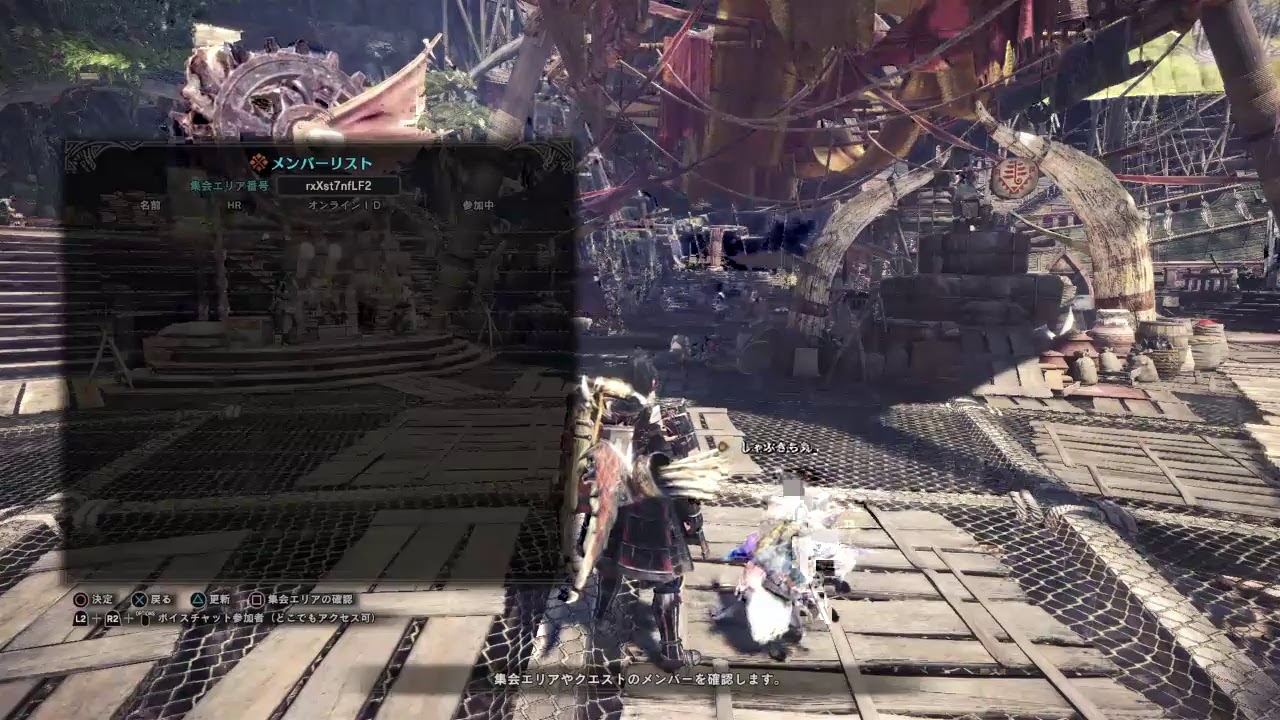Expand the オンラインID column
This screenshot has height=720, width=1280.
343,204
